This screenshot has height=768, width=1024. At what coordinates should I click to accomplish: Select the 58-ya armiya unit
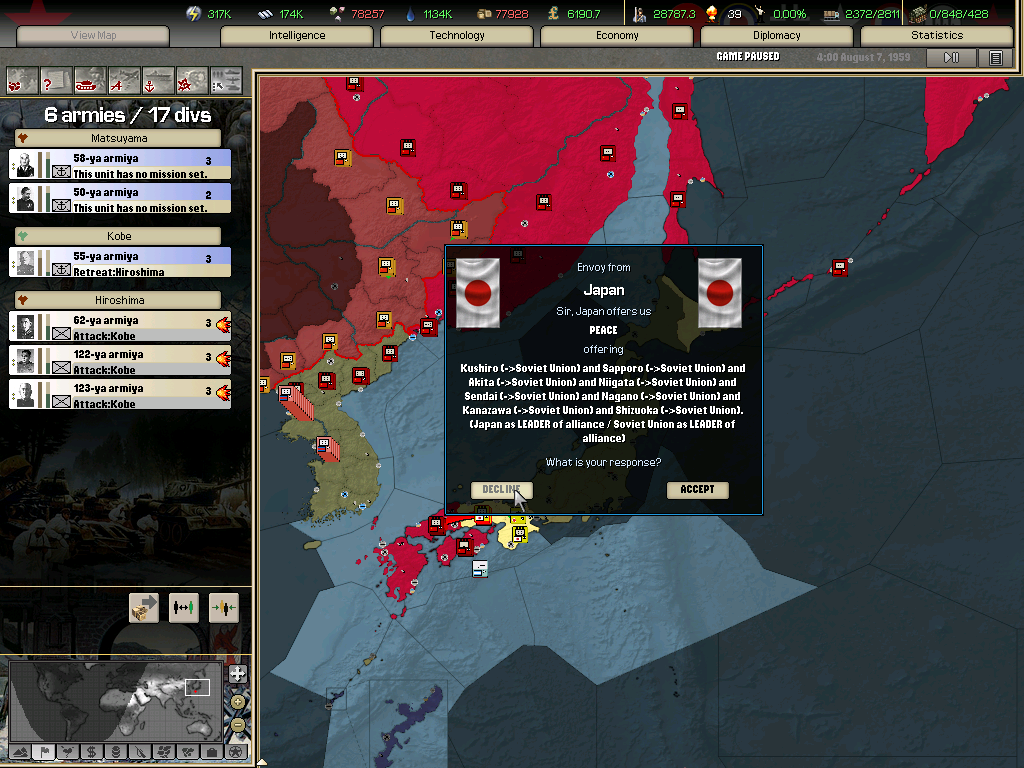tap(120, 165)
